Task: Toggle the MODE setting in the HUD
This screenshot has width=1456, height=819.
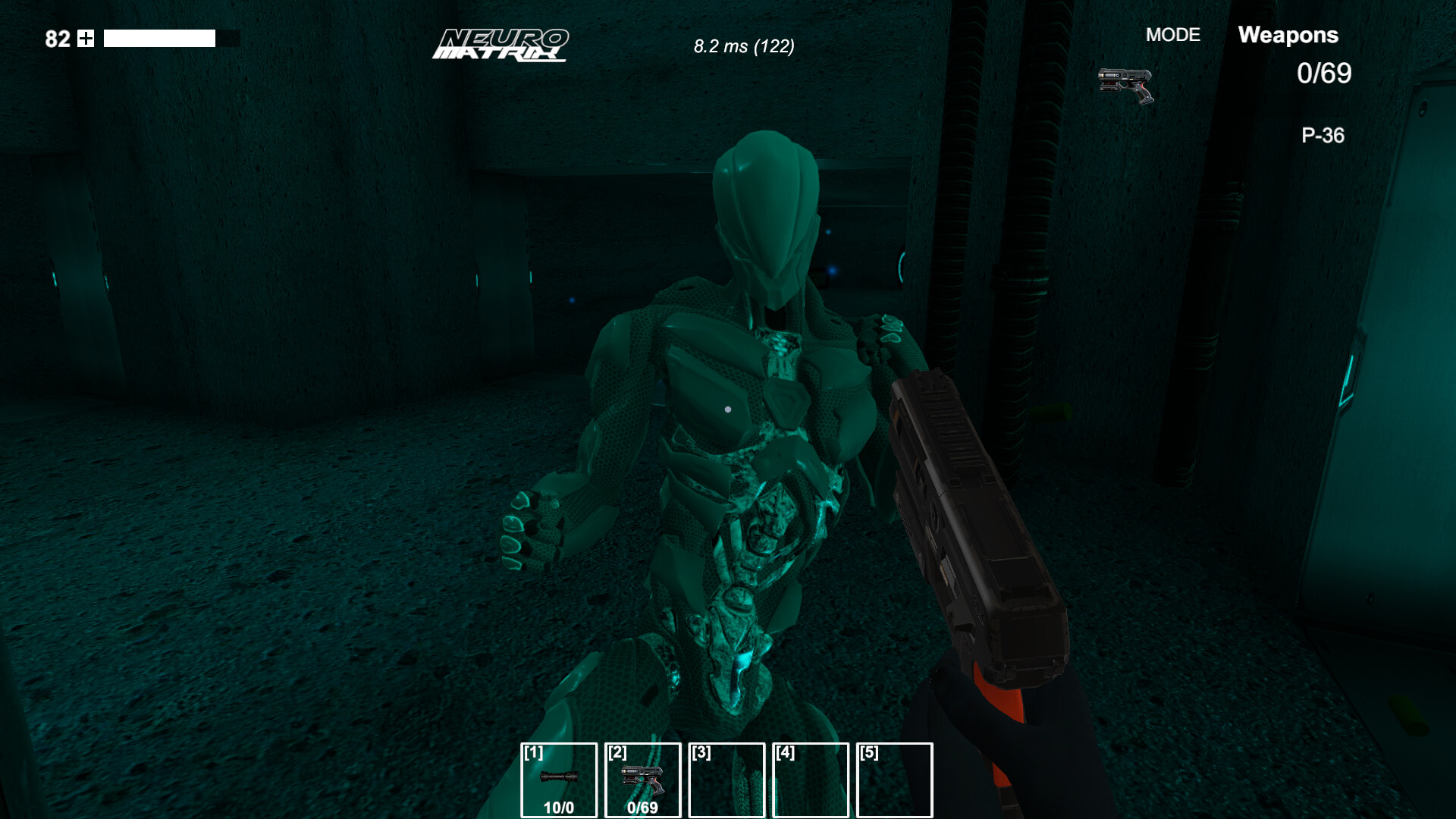Action: click(x=1172, y=35)
